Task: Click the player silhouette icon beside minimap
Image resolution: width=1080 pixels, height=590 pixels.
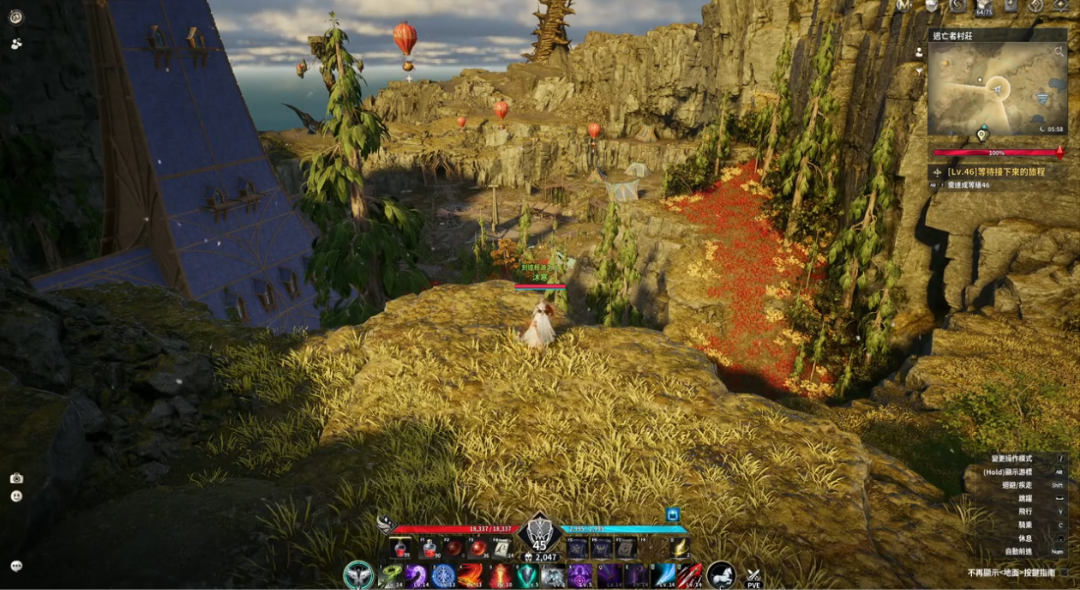Action: [919, 52]
